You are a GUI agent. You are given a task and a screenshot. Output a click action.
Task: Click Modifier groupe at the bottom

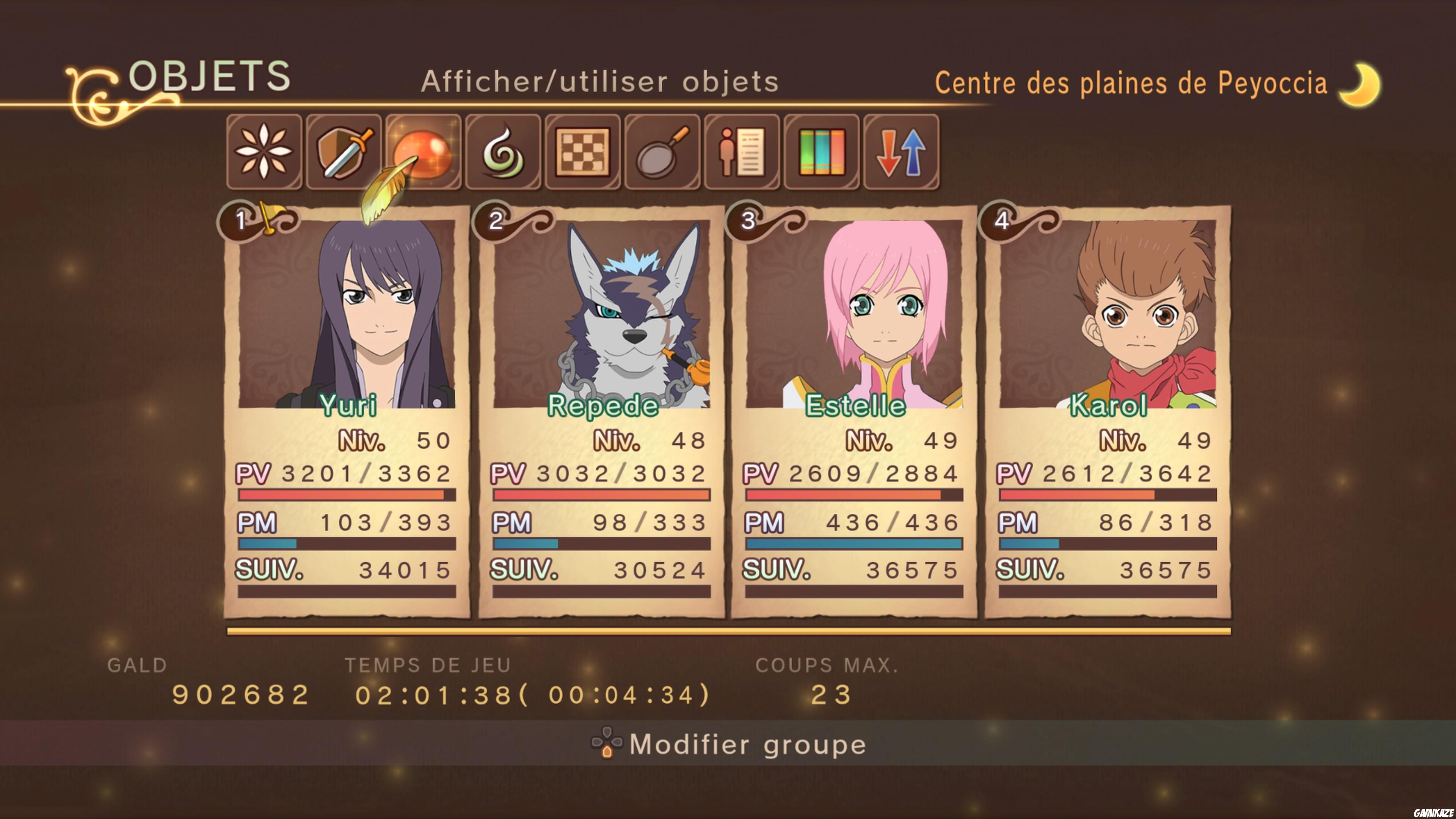pos(746,744)
